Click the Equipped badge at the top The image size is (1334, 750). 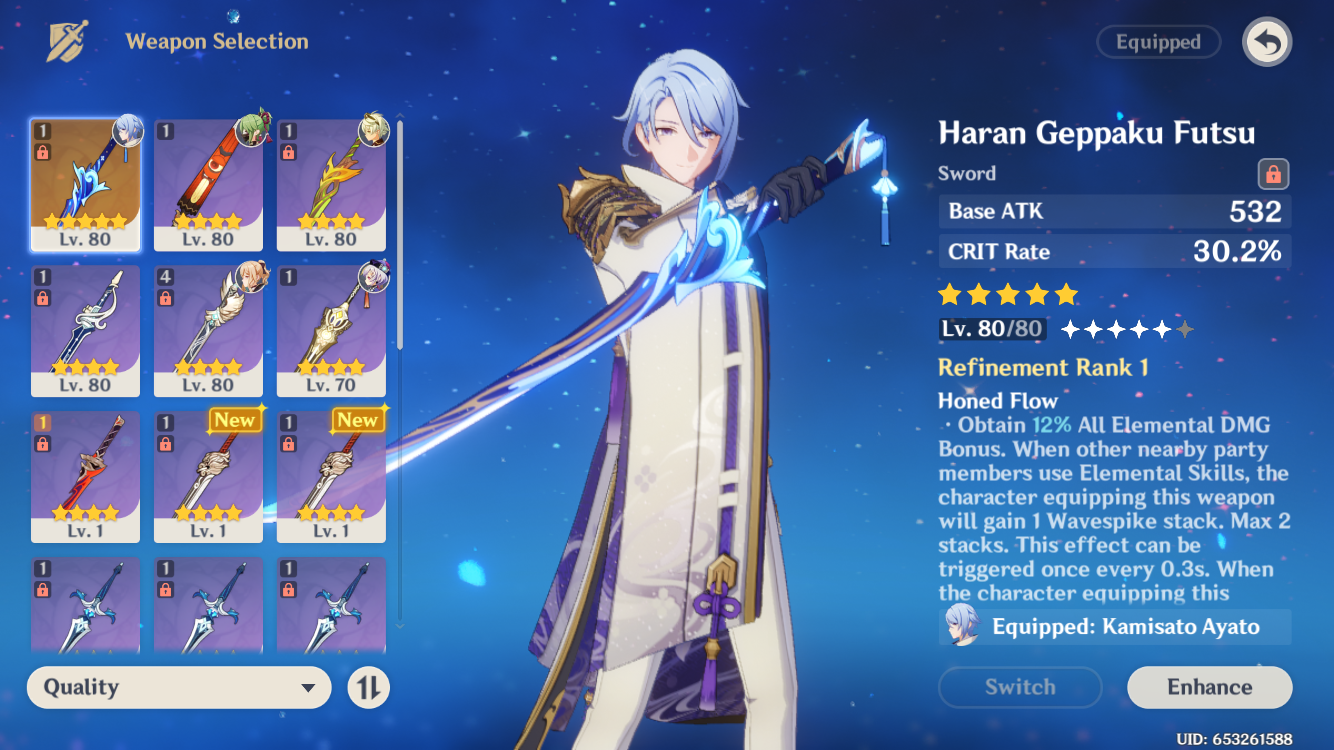[x=1158, y=41]
